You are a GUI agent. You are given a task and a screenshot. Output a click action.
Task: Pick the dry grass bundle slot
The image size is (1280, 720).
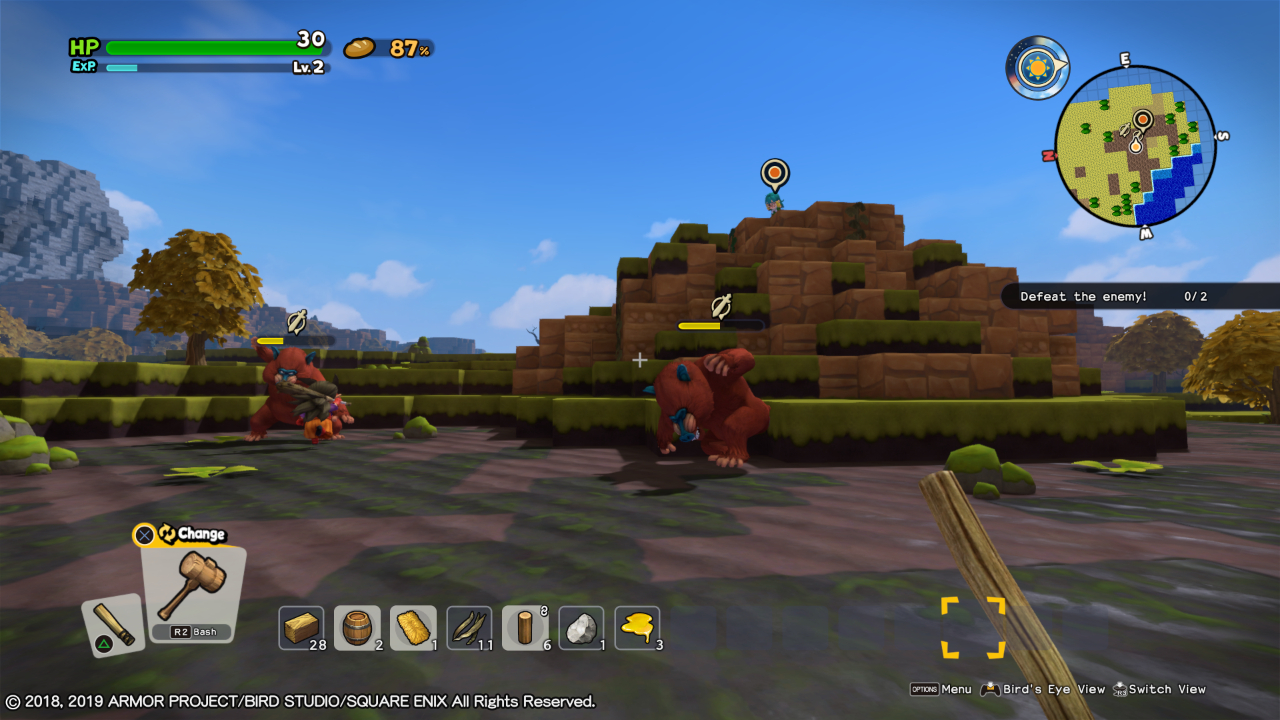[469, 628]
